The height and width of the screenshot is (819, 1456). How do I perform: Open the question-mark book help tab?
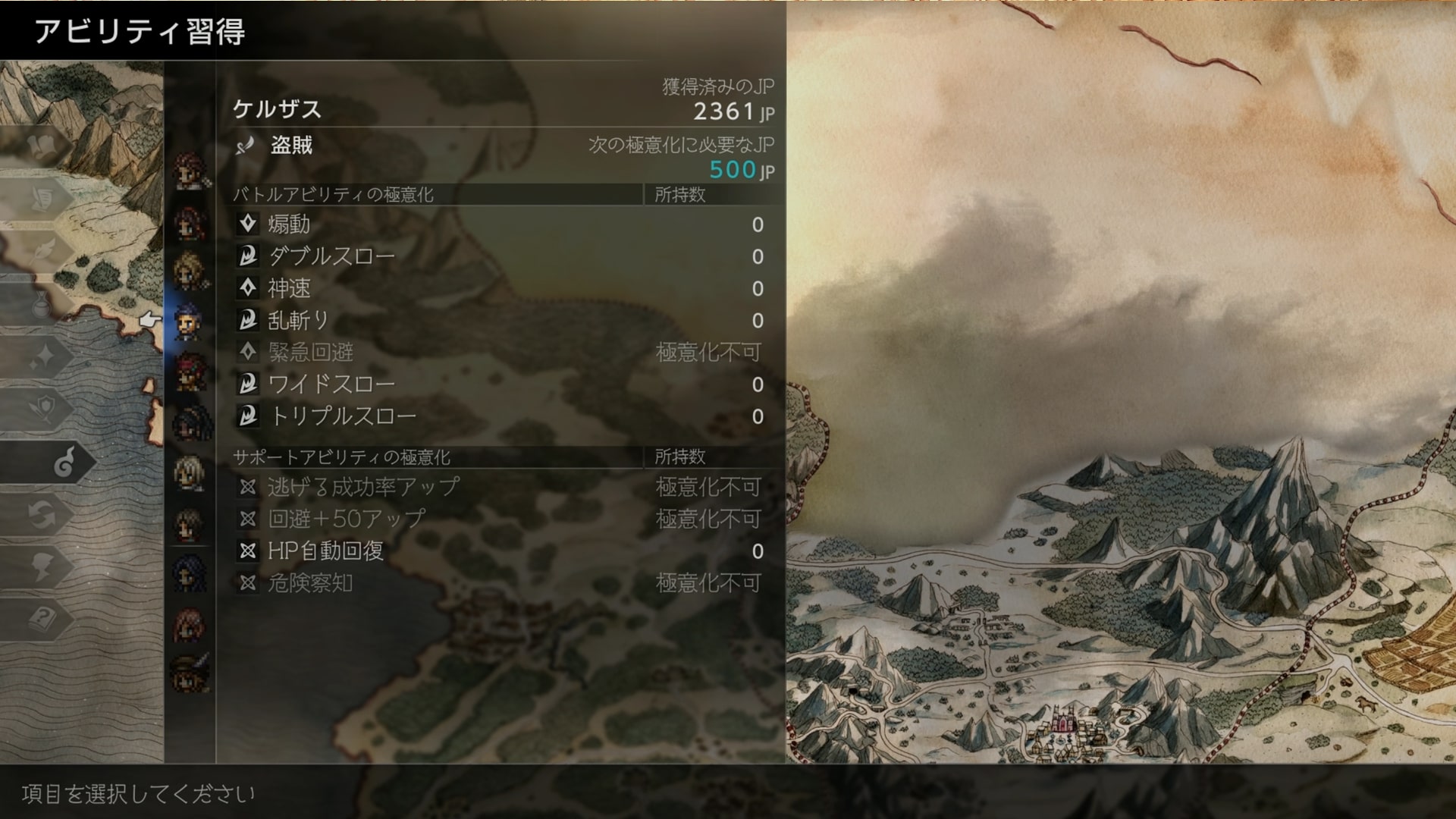tap(42, 618)
